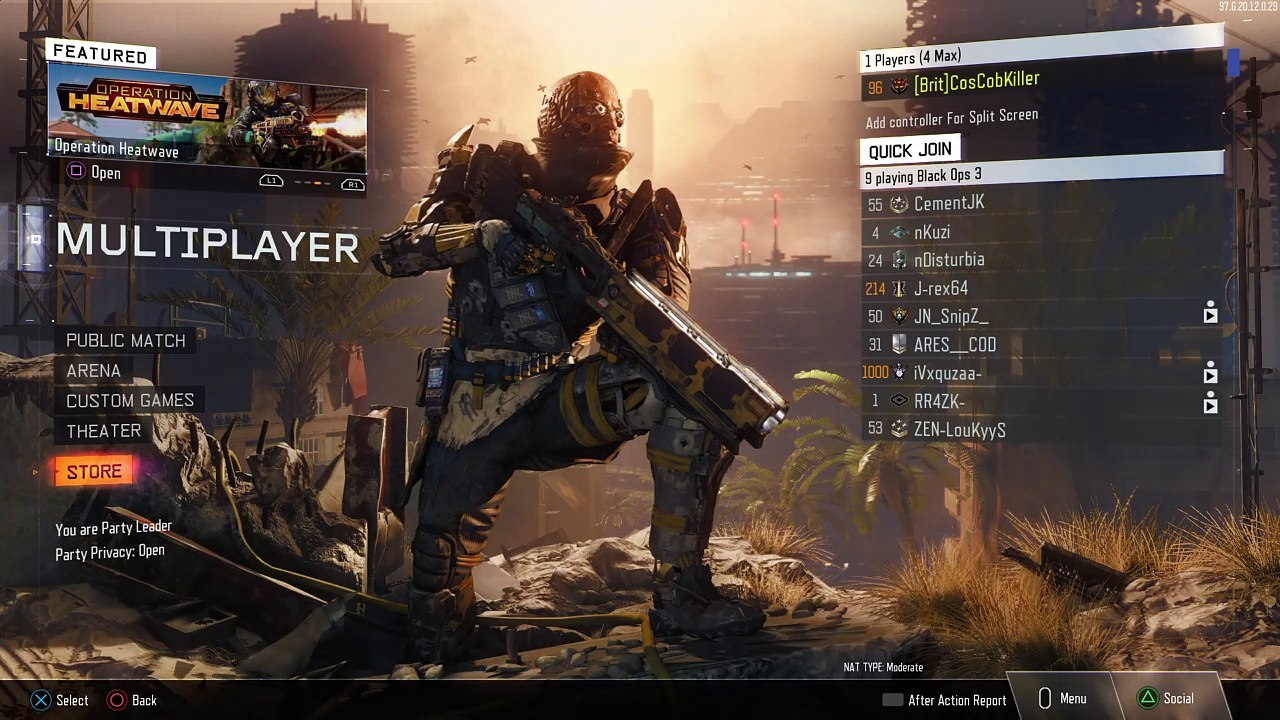Viewport: 1280px width, 720px height.
Task: Select ZEN-LouKyyS in the list
Action: coord(959,430)
